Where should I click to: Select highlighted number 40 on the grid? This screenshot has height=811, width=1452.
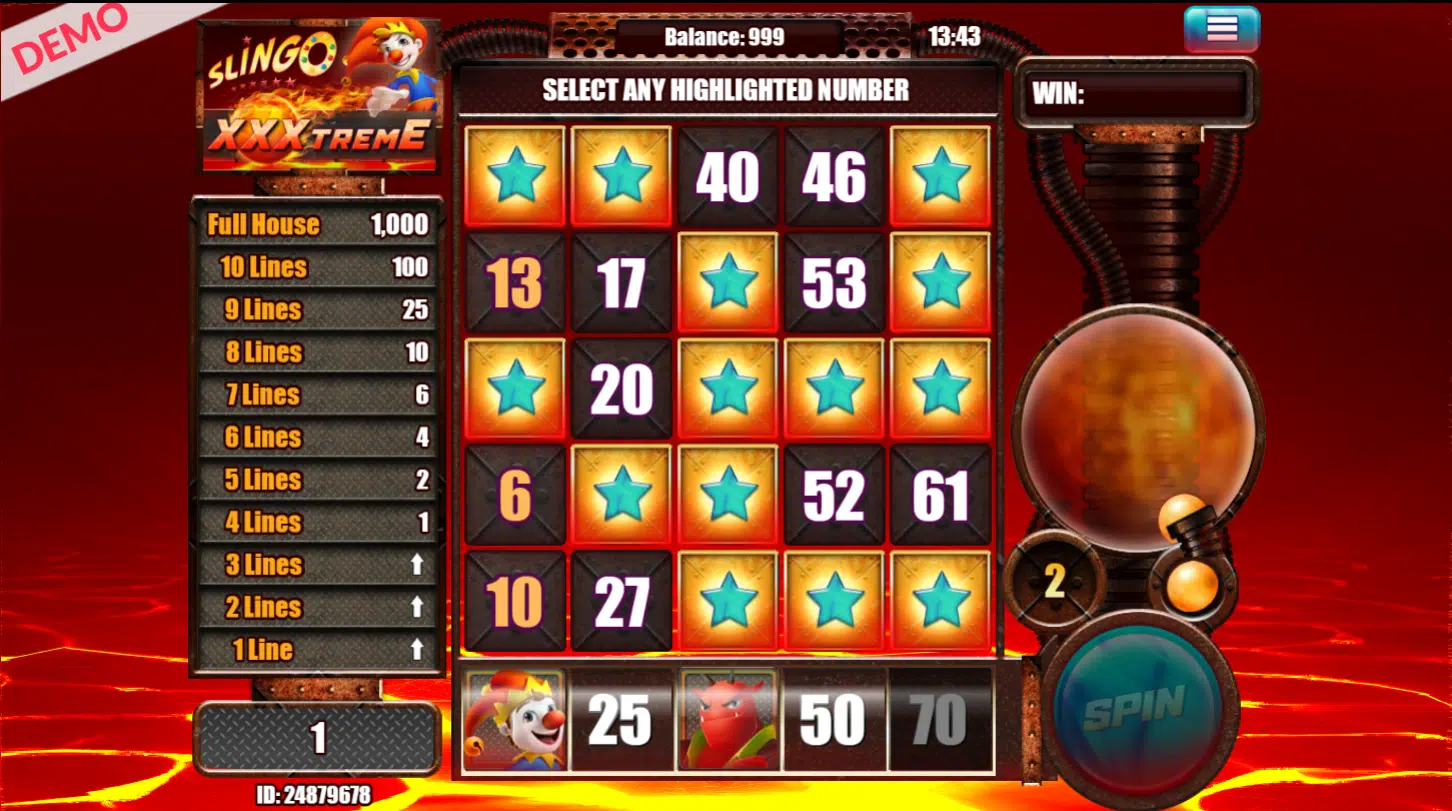click(727, 175)
